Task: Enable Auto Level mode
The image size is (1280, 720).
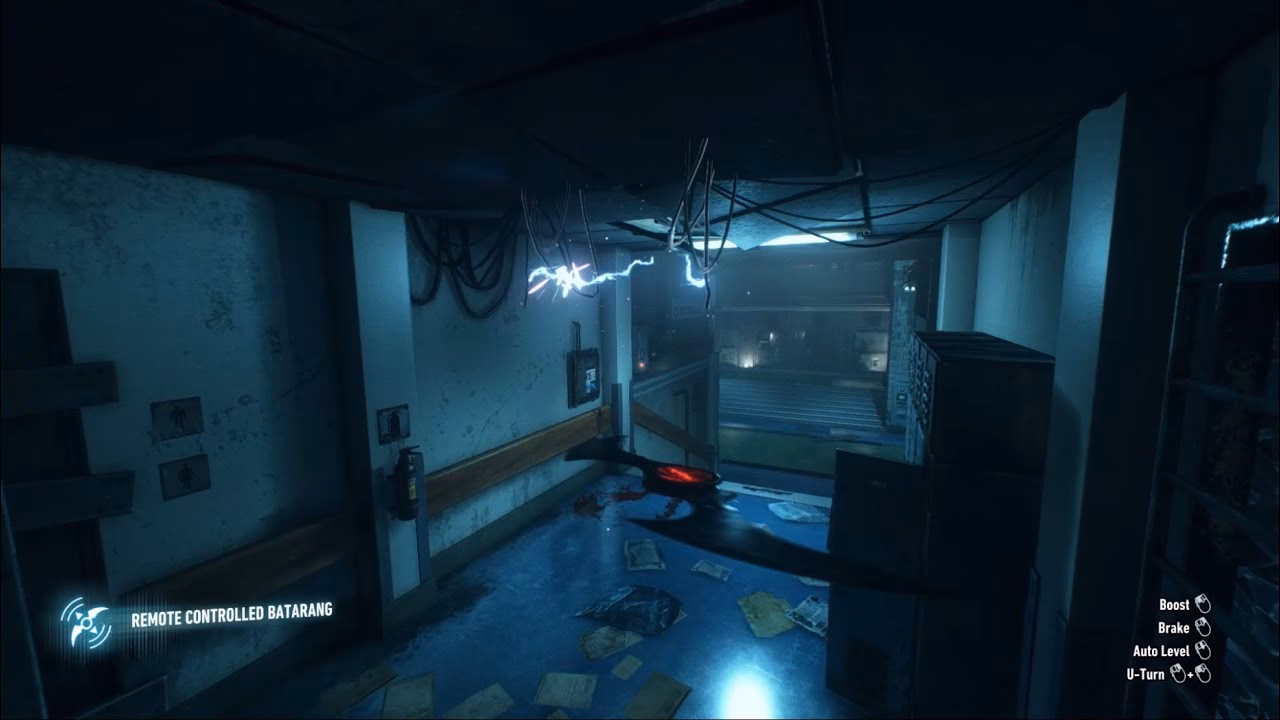Action: 1160,652
